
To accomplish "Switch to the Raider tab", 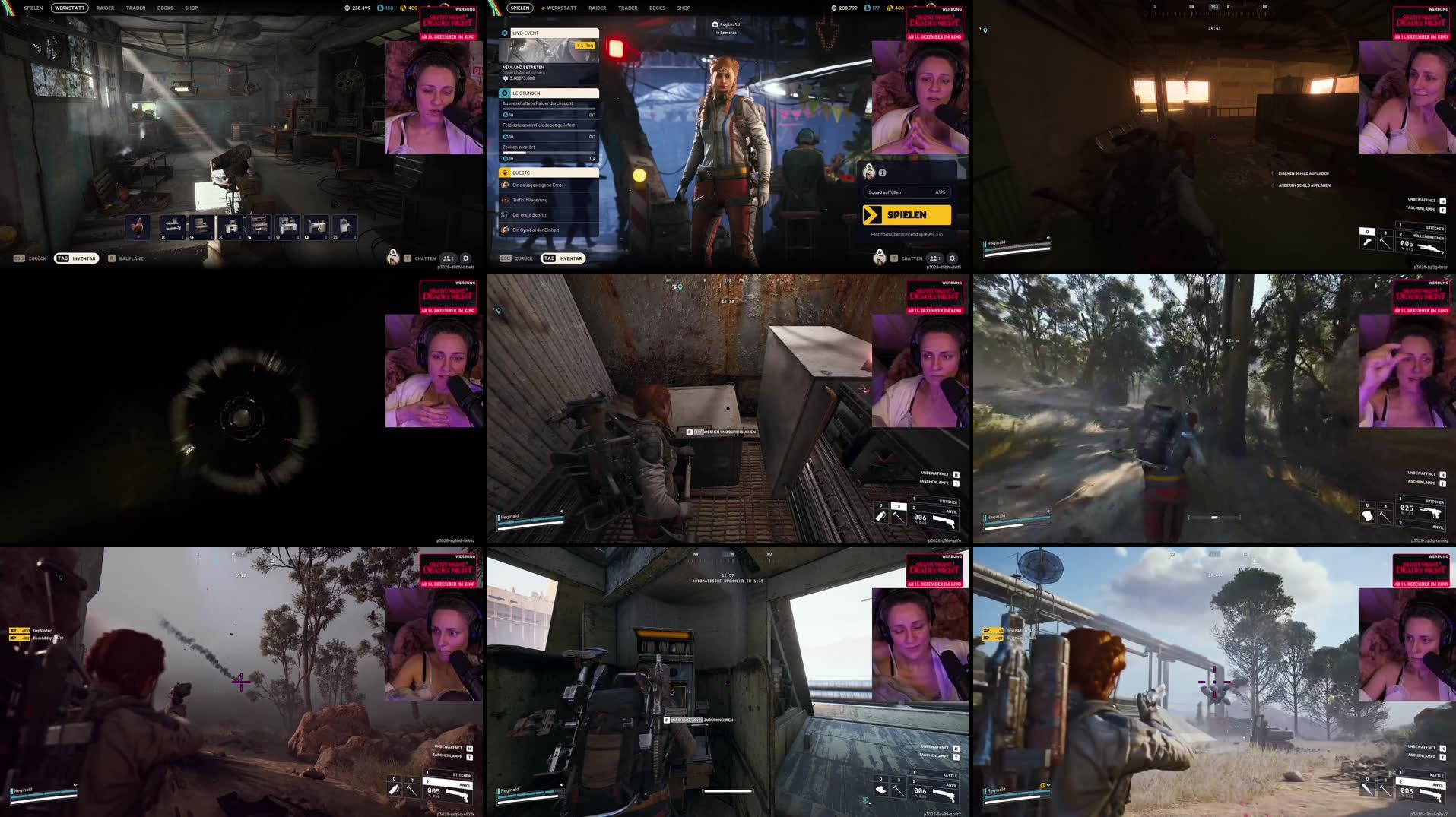I will pos(597,8).
